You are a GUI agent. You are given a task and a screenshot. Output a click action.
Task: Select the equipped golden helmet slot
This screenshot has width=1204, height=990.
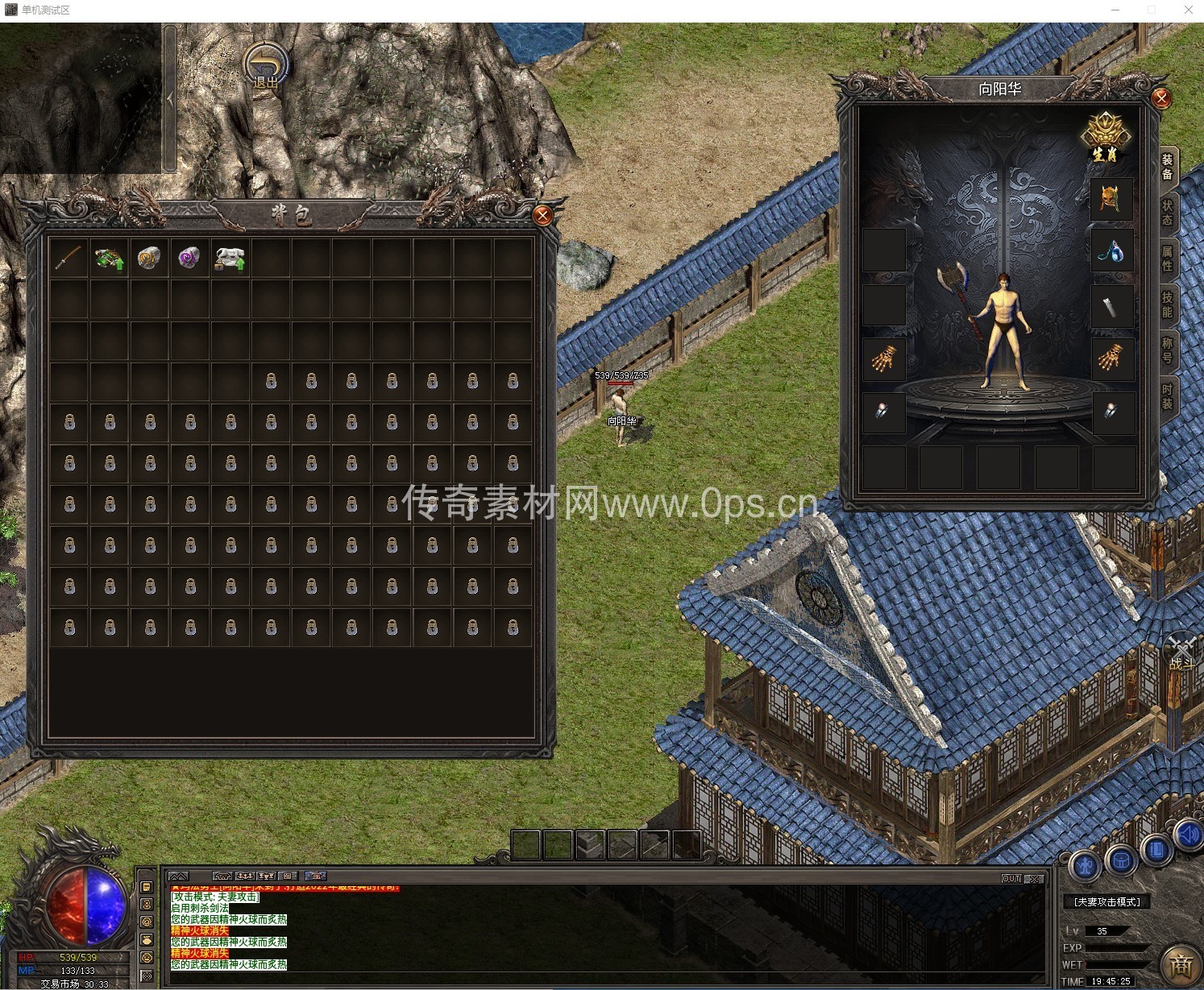(1111, 198)
